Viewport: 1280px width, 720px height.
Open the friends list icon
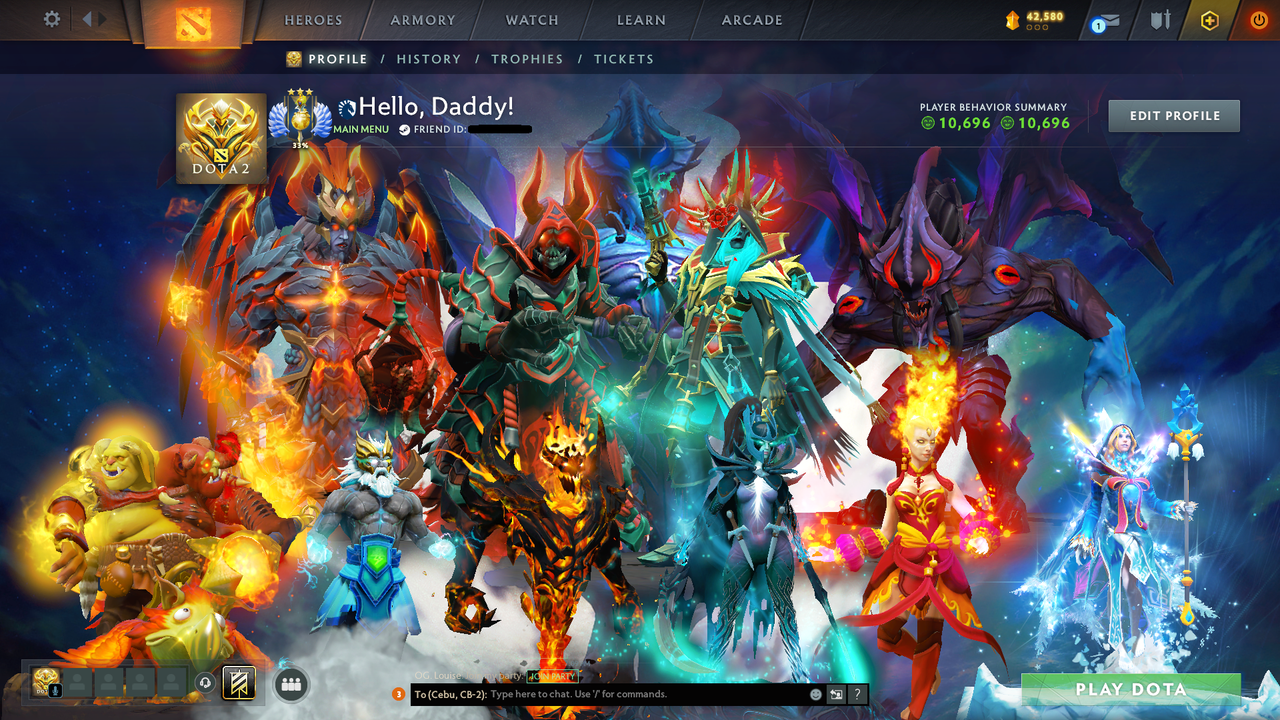[290, 687]
